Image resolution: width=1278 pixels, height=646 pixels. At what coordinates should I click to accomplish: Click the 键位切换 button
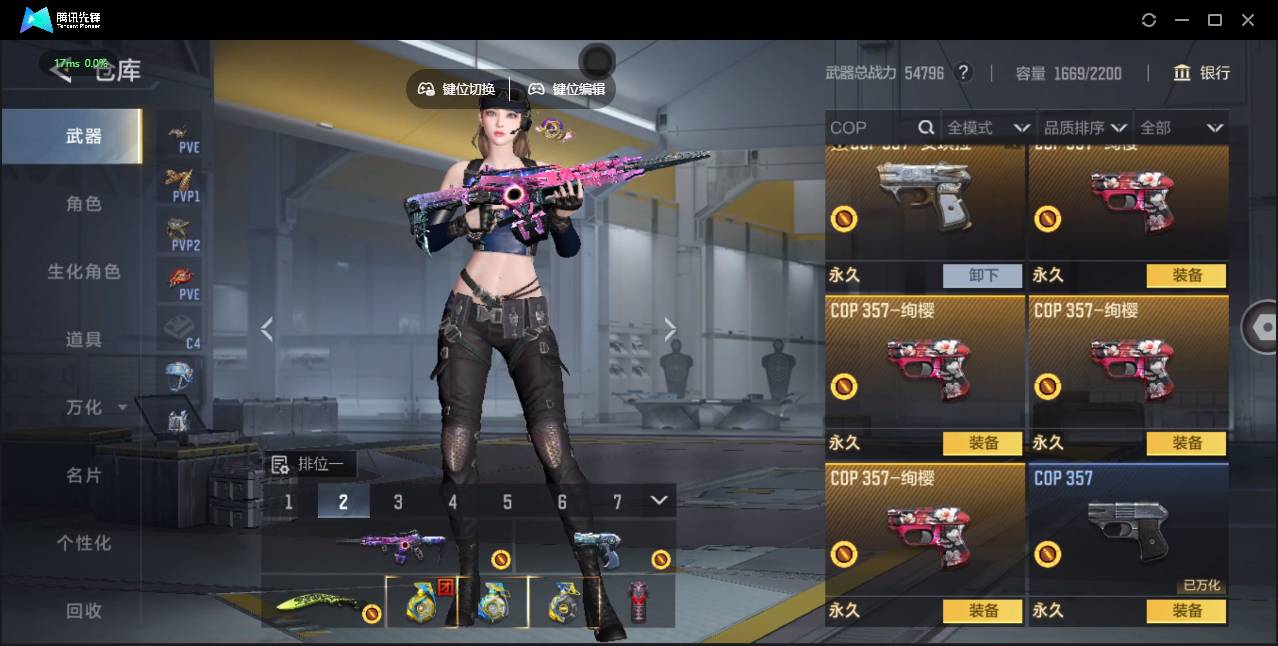click(457, 89)
